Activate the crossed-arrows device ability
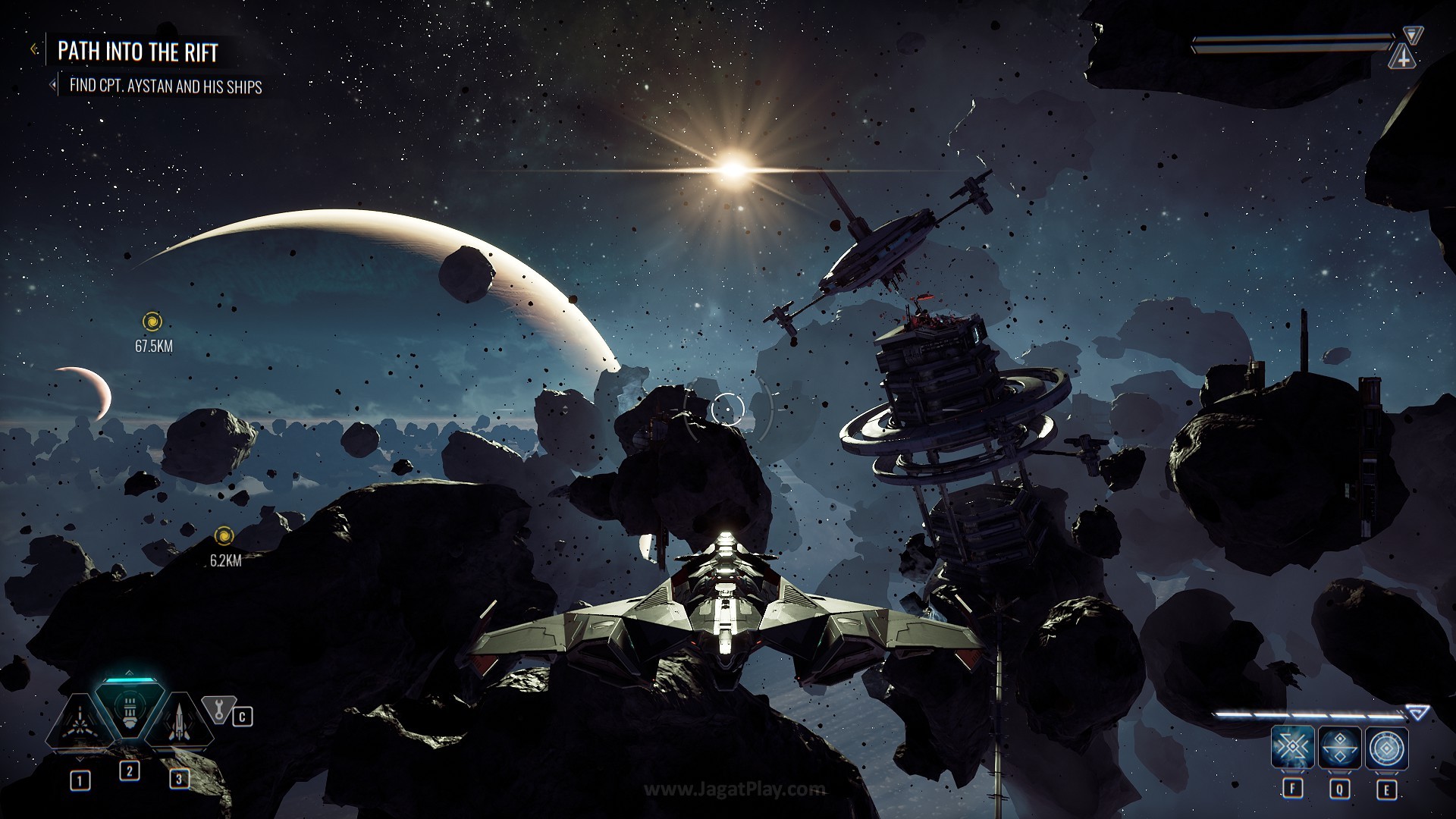1456x819 pixels. [1292, 749]
